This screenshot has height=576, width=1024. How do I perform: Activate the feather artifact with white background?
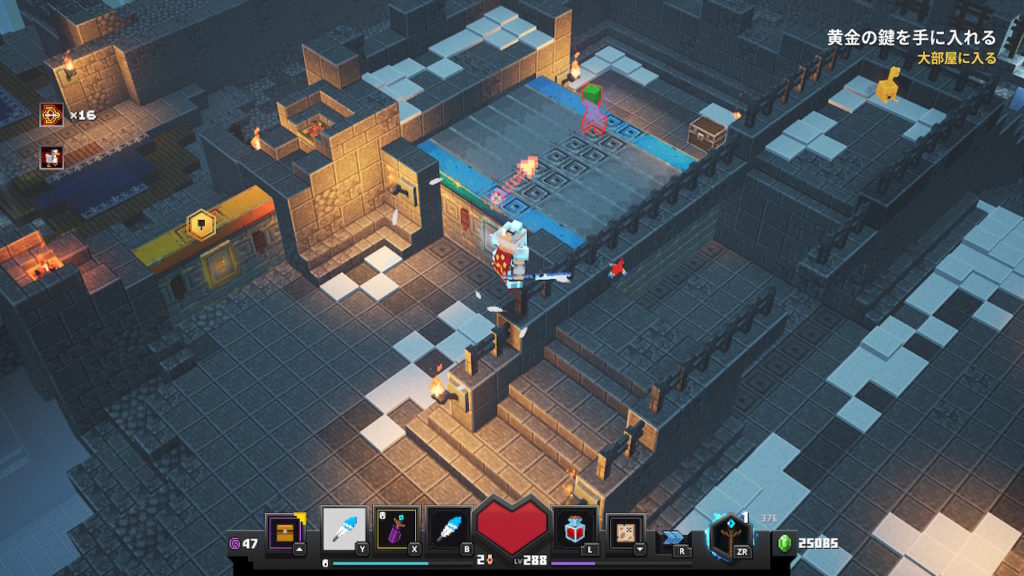pos(342,529)
